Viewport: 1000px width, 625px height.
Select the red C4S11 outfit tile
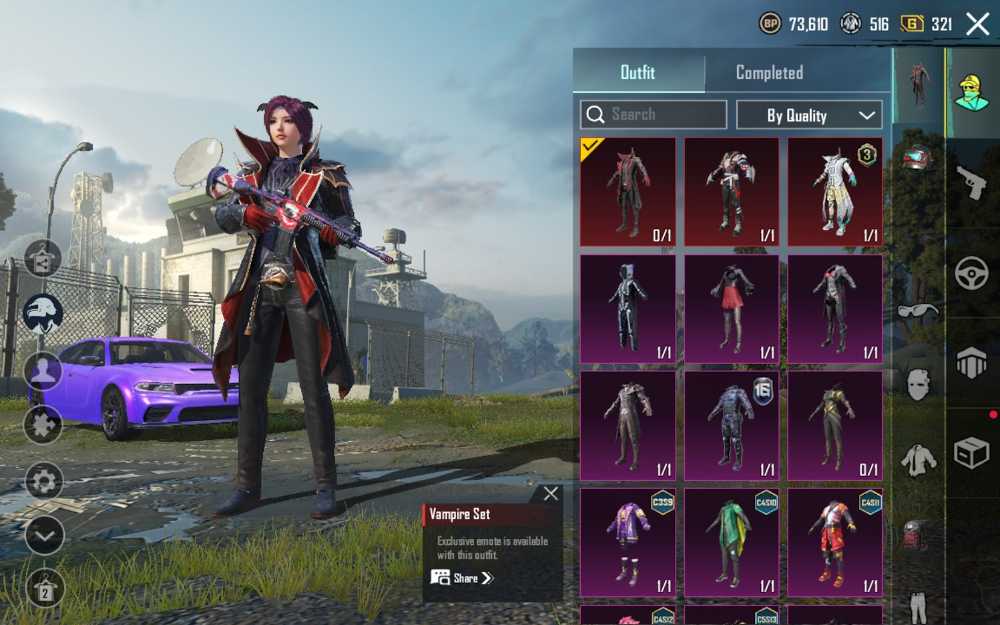[x=835, y=542]
